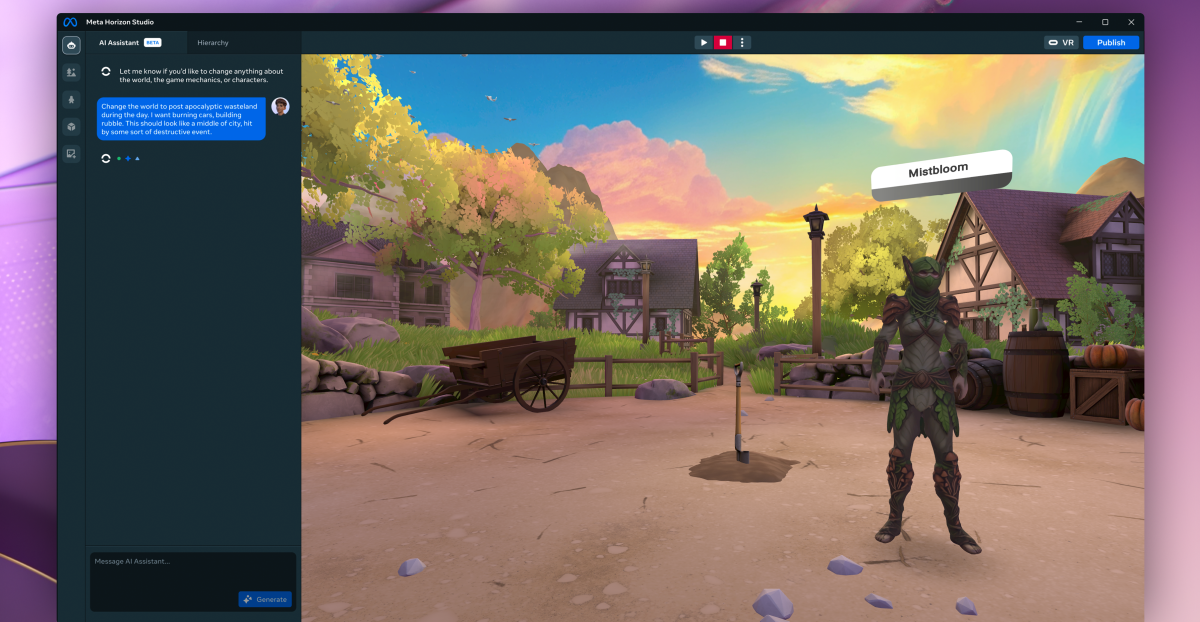Screen dimensions: 1200x622
Task: Enter VR preview mode
Action: click(1061, 43)
